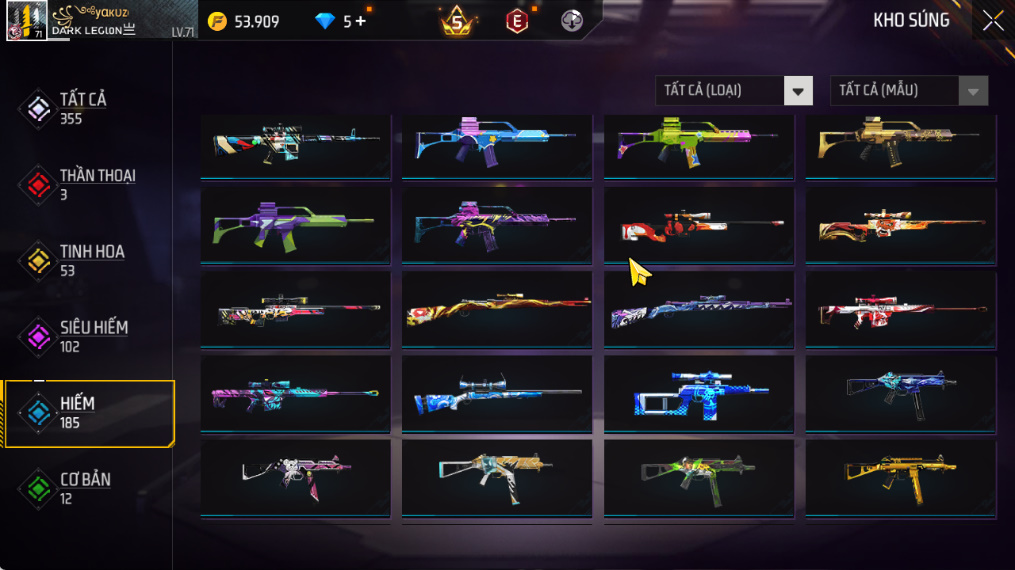
Task: Open the Siêu Hiếm category
Action: [x=92, y=336]
